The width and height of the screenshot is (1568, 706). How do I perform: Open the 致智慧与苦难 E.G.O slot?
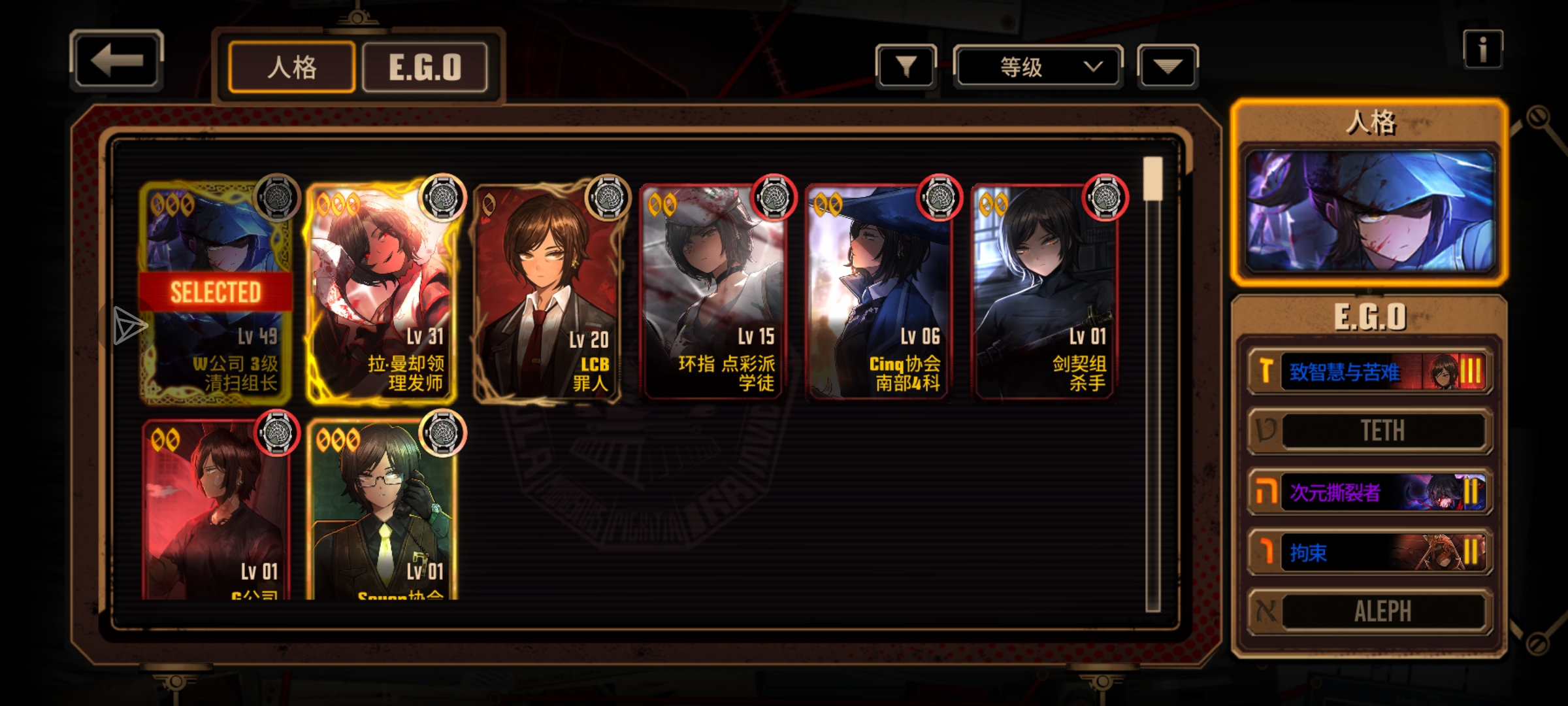pos(1370,372)
